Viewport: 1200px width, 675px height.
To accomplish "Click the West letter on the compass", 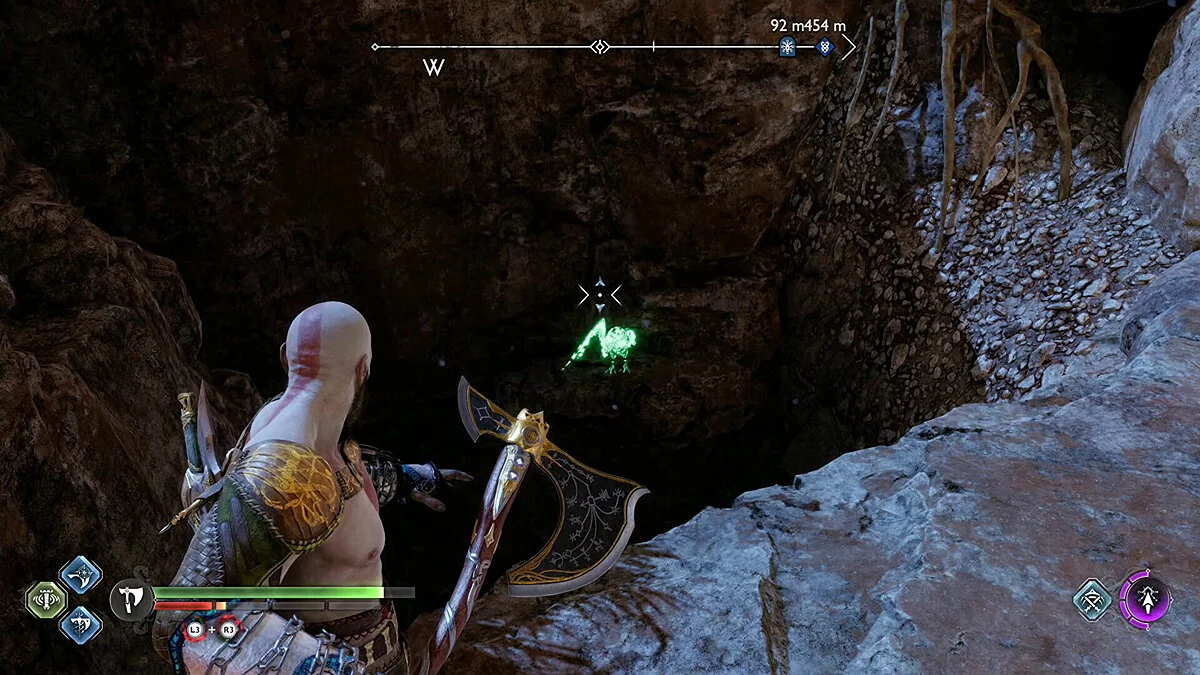I will pos(433,68).
